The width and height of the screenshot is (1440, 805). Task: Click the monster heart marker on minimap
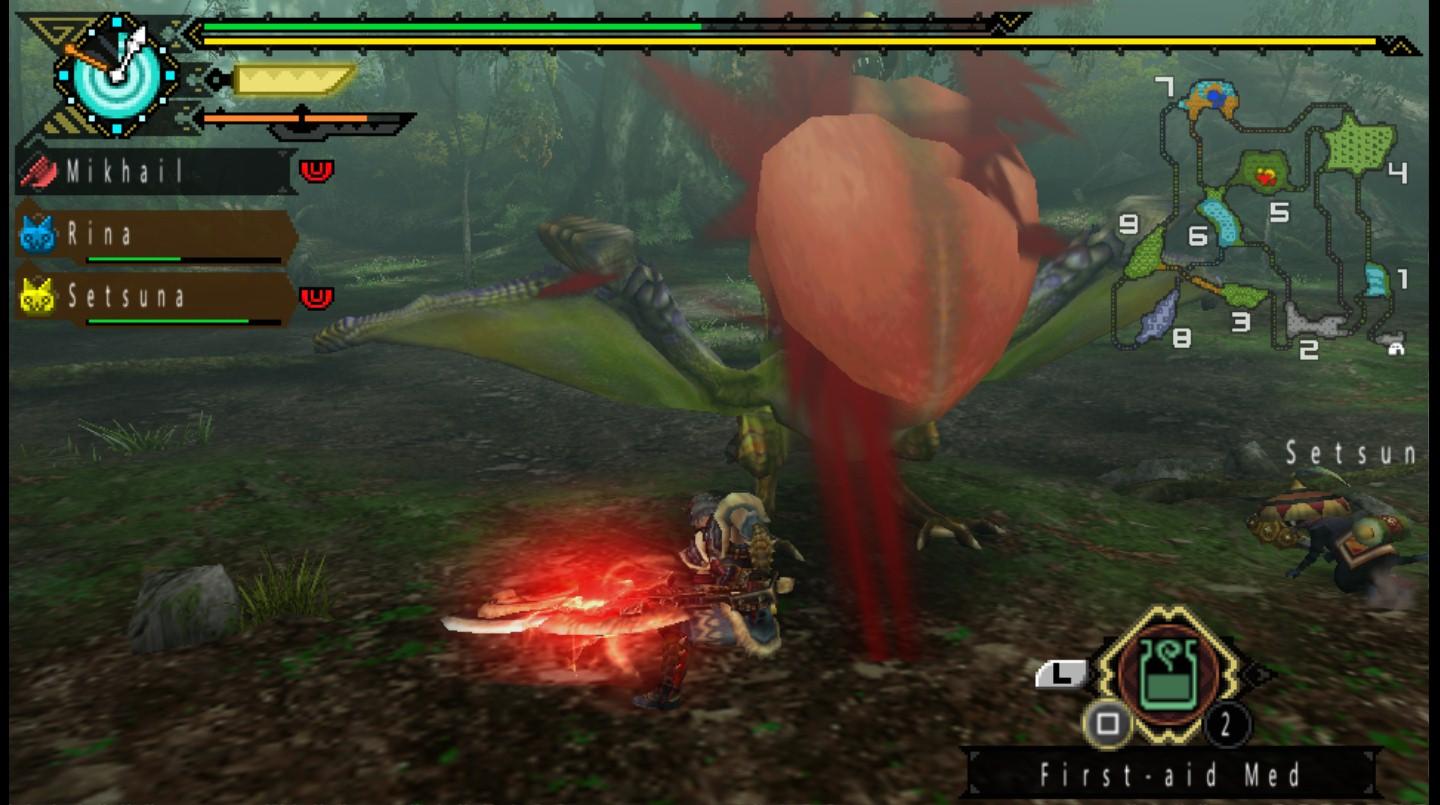pyautogui.click(x=1266, y=177)
